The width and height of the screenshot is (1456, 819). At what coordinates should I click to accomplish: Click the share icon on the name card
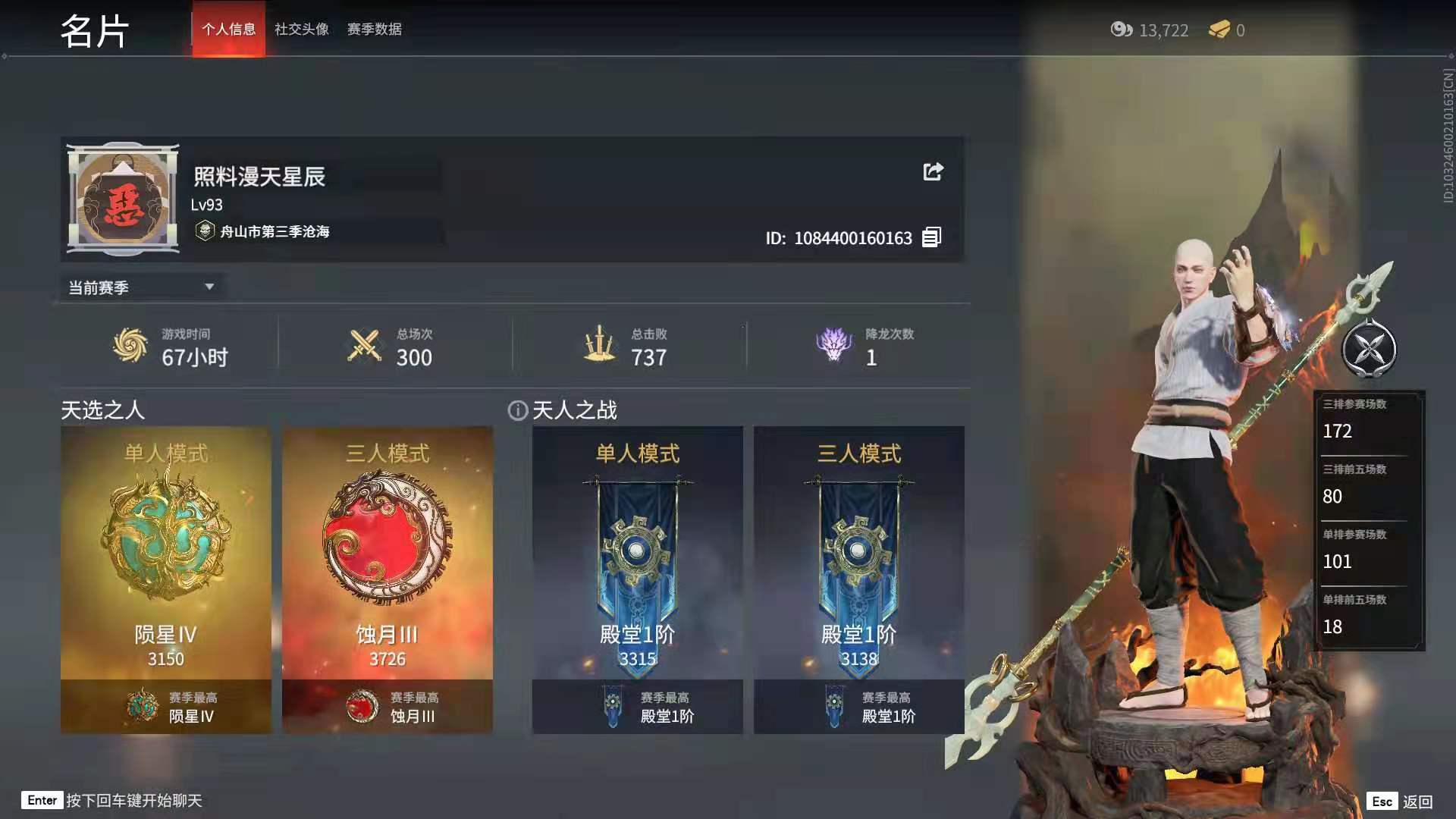point(934,172)
